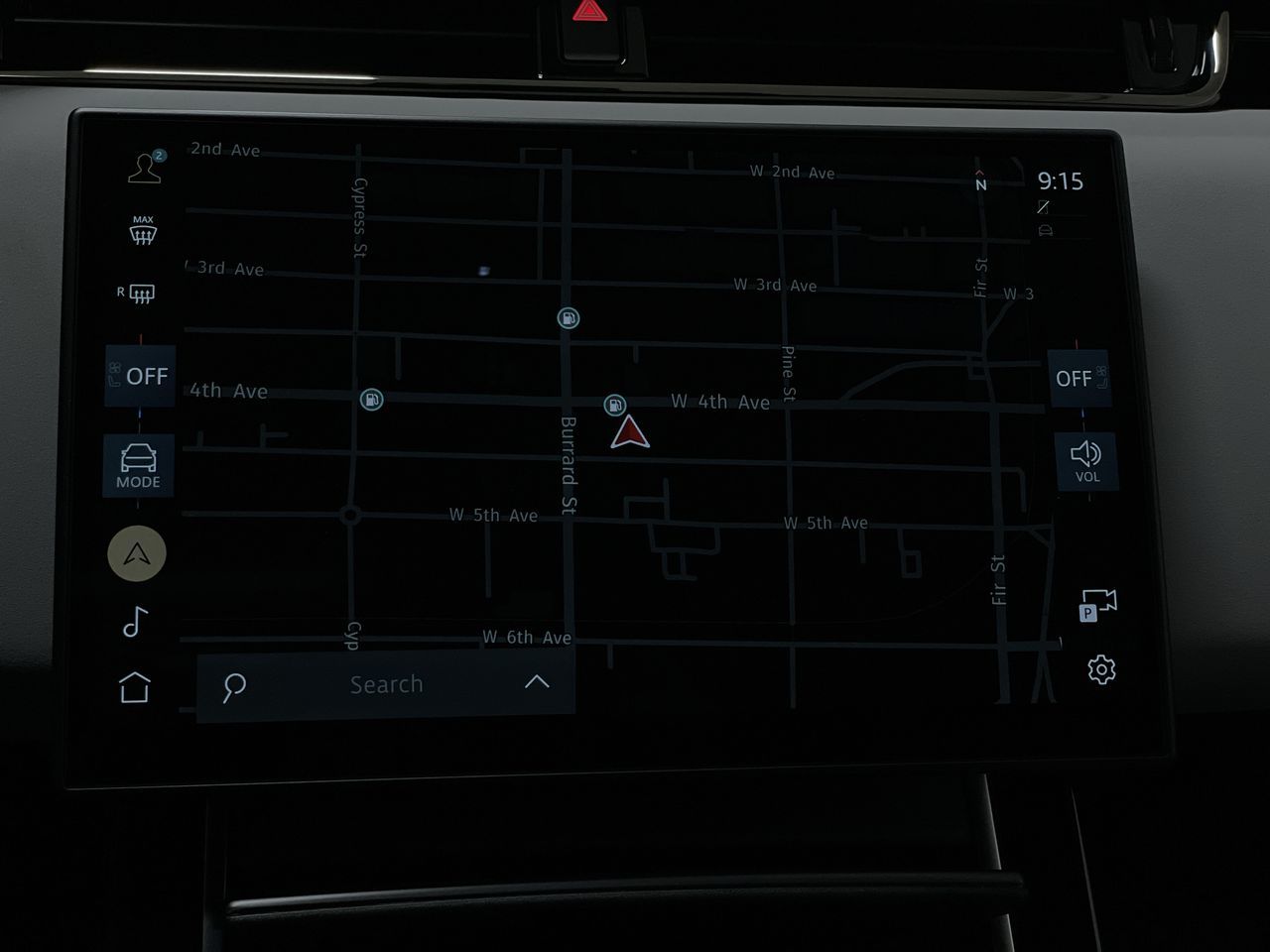Open vehicle MODE settings

pos(138,466)
